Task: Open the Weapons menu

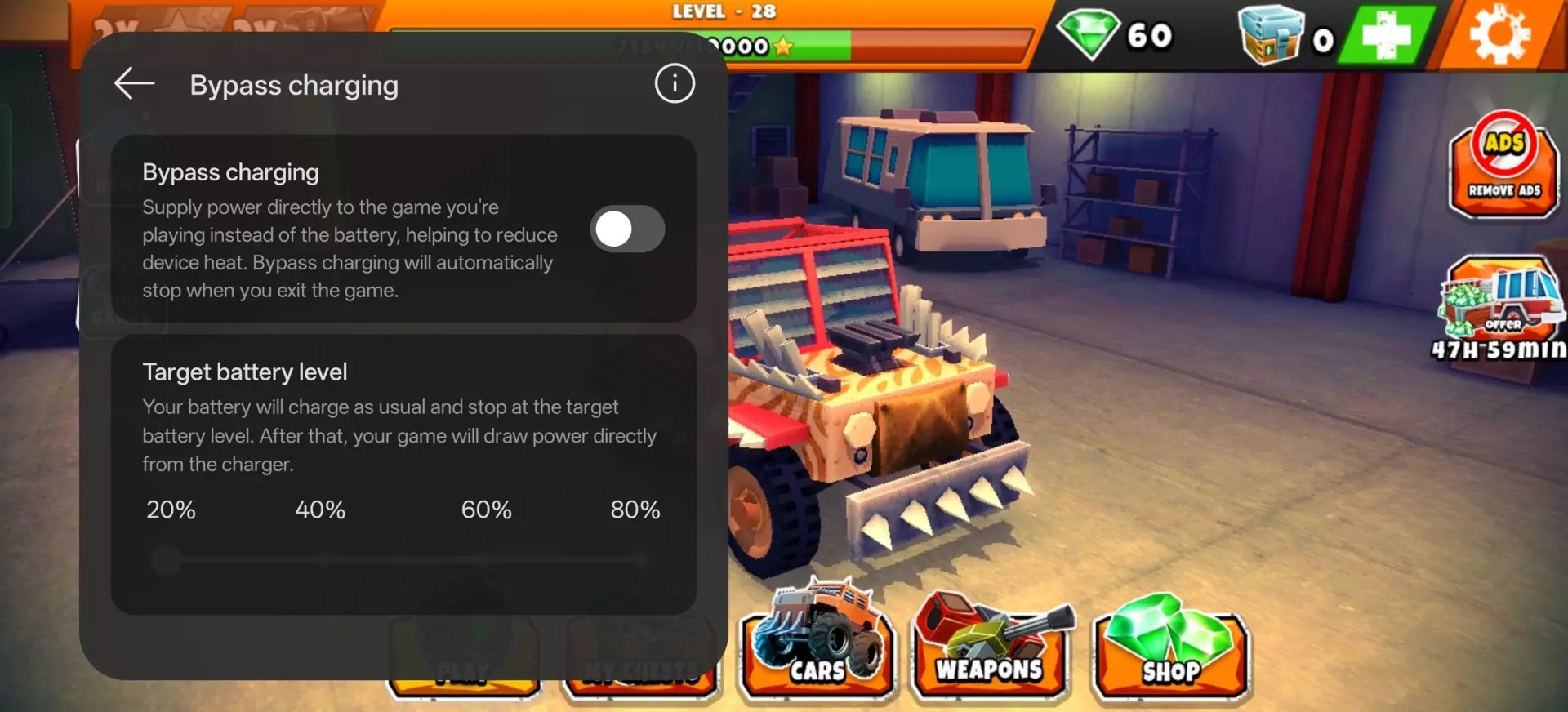Action: (990, 647)
